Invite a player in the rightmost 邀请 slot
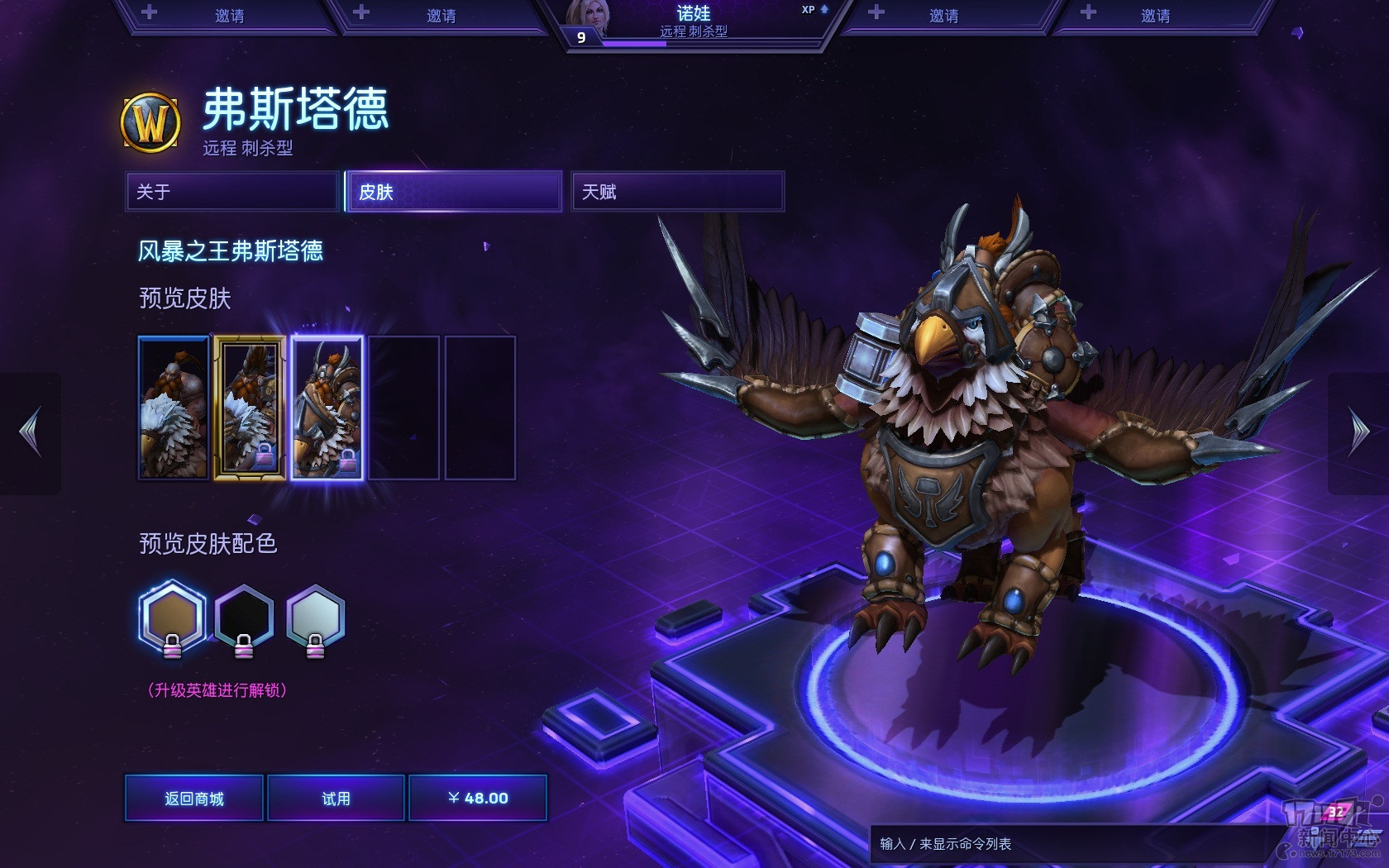The width and height of the screenshot is (1389, 868). tap(1155, 16)
